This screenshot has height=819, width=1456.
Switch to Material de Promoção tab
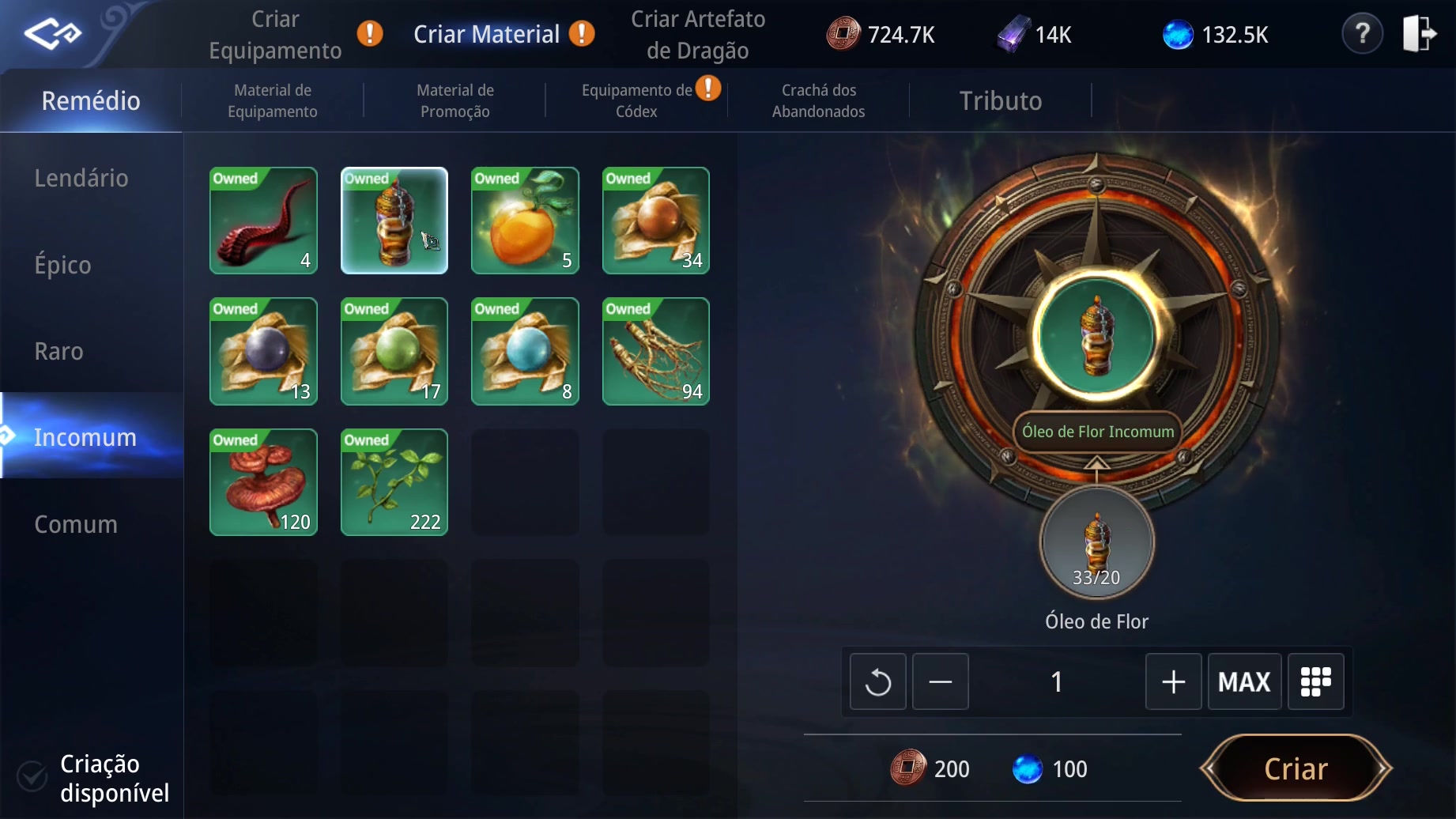[455, 101]
